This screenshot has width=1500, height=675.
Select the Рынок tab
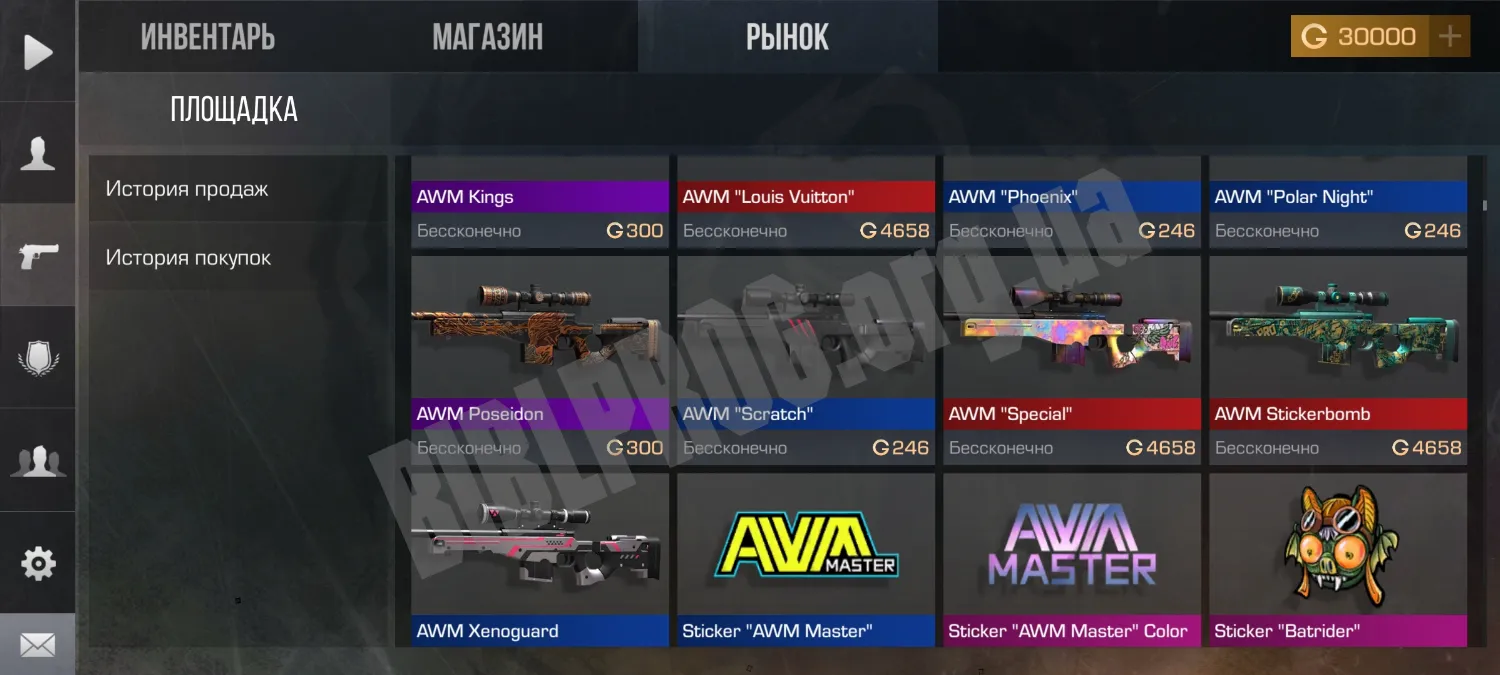[x=787, y=37]
